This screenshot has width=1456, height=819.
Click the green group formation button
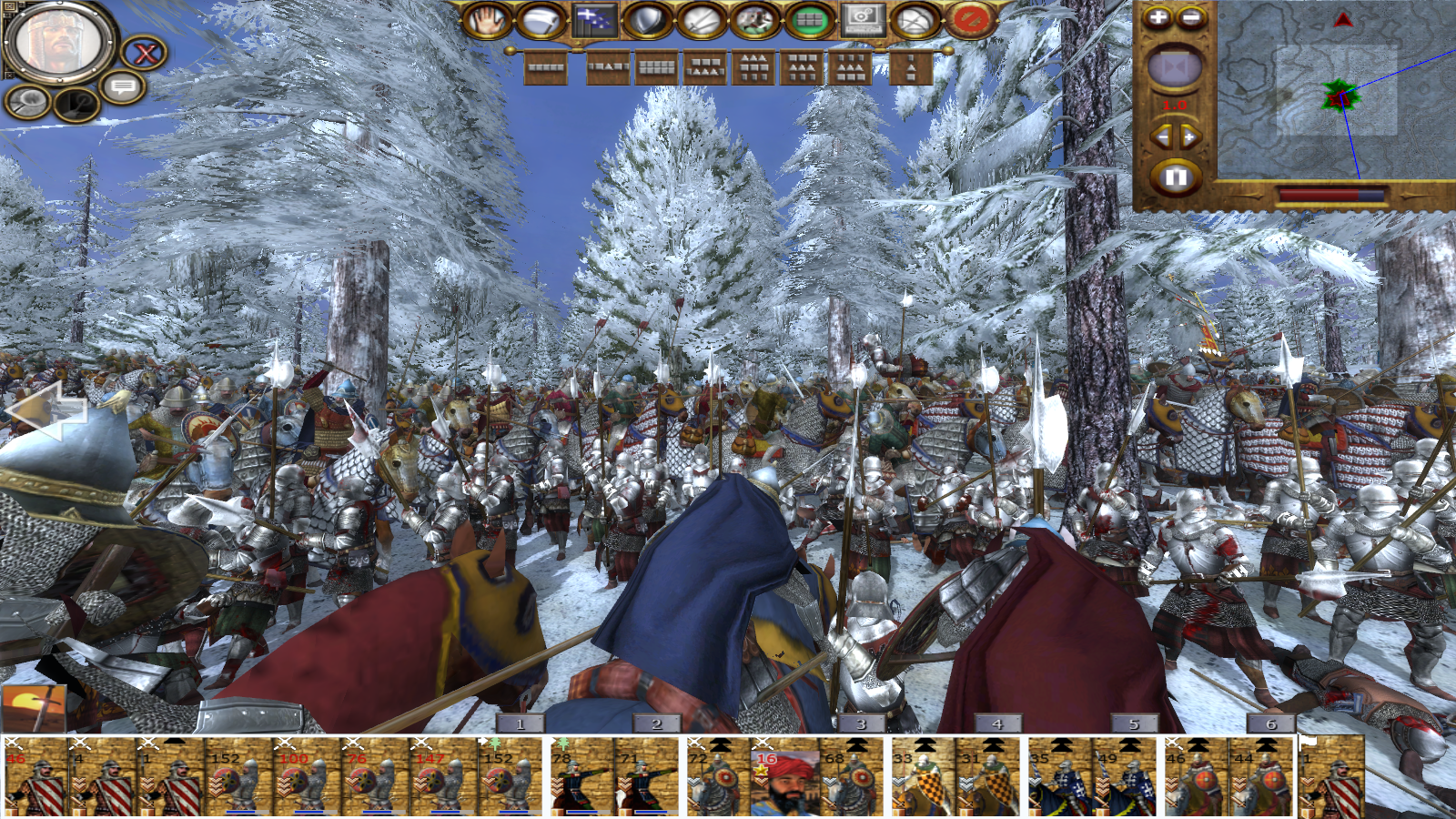pos(809,20)
